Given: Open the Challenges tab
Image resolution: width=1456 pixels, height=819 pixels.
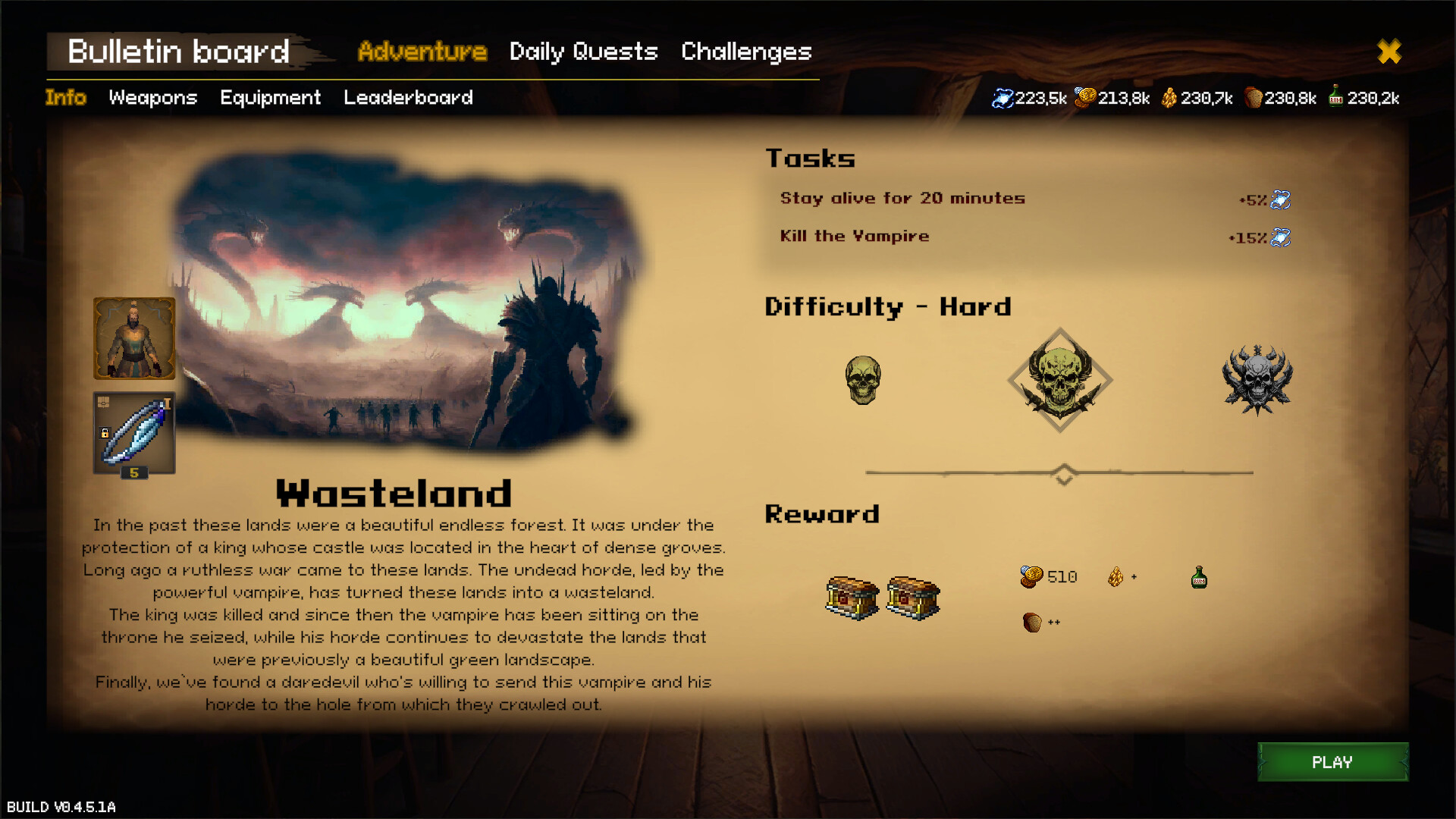Looking at the screenshot, I should (x=746, y=52).
